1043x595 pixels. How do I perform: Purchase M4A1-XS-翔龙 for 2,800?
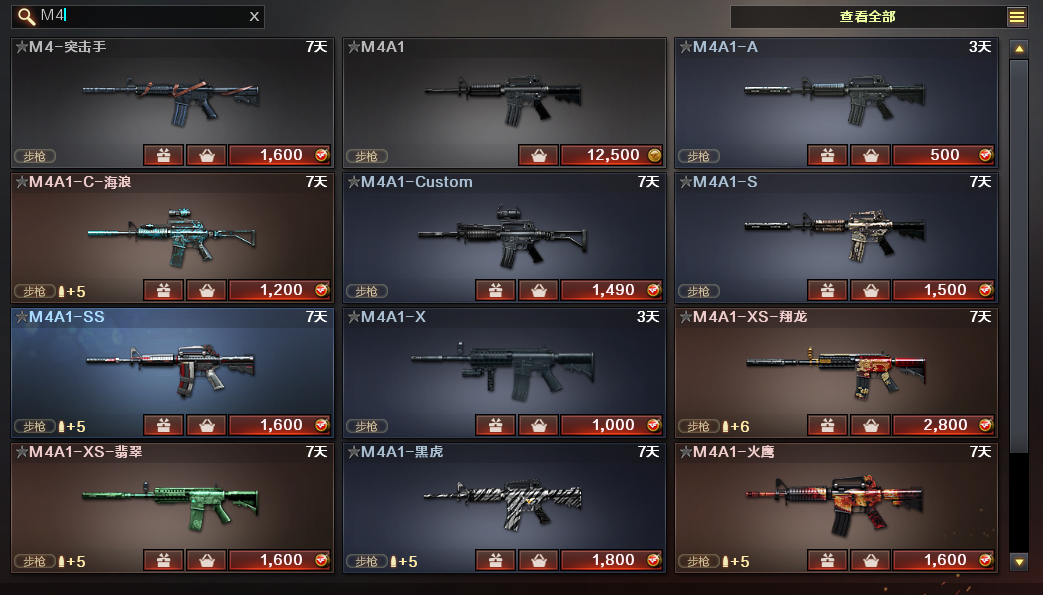pos(943,425)
